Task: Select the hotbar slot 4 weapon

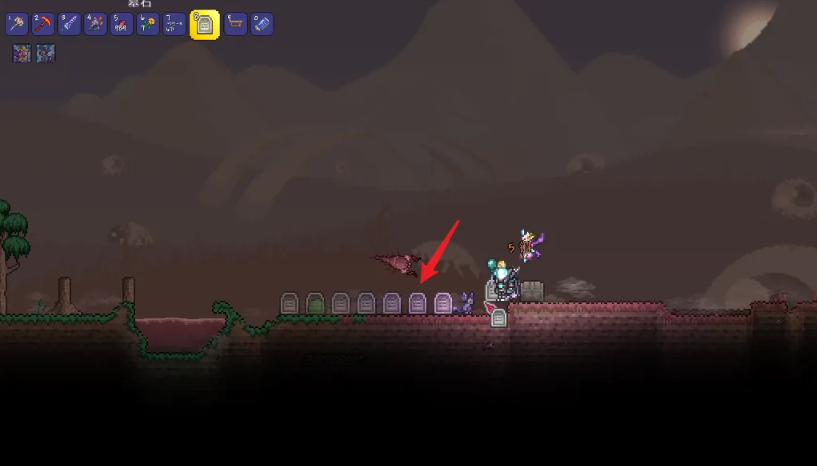Action: coord(95,25)
